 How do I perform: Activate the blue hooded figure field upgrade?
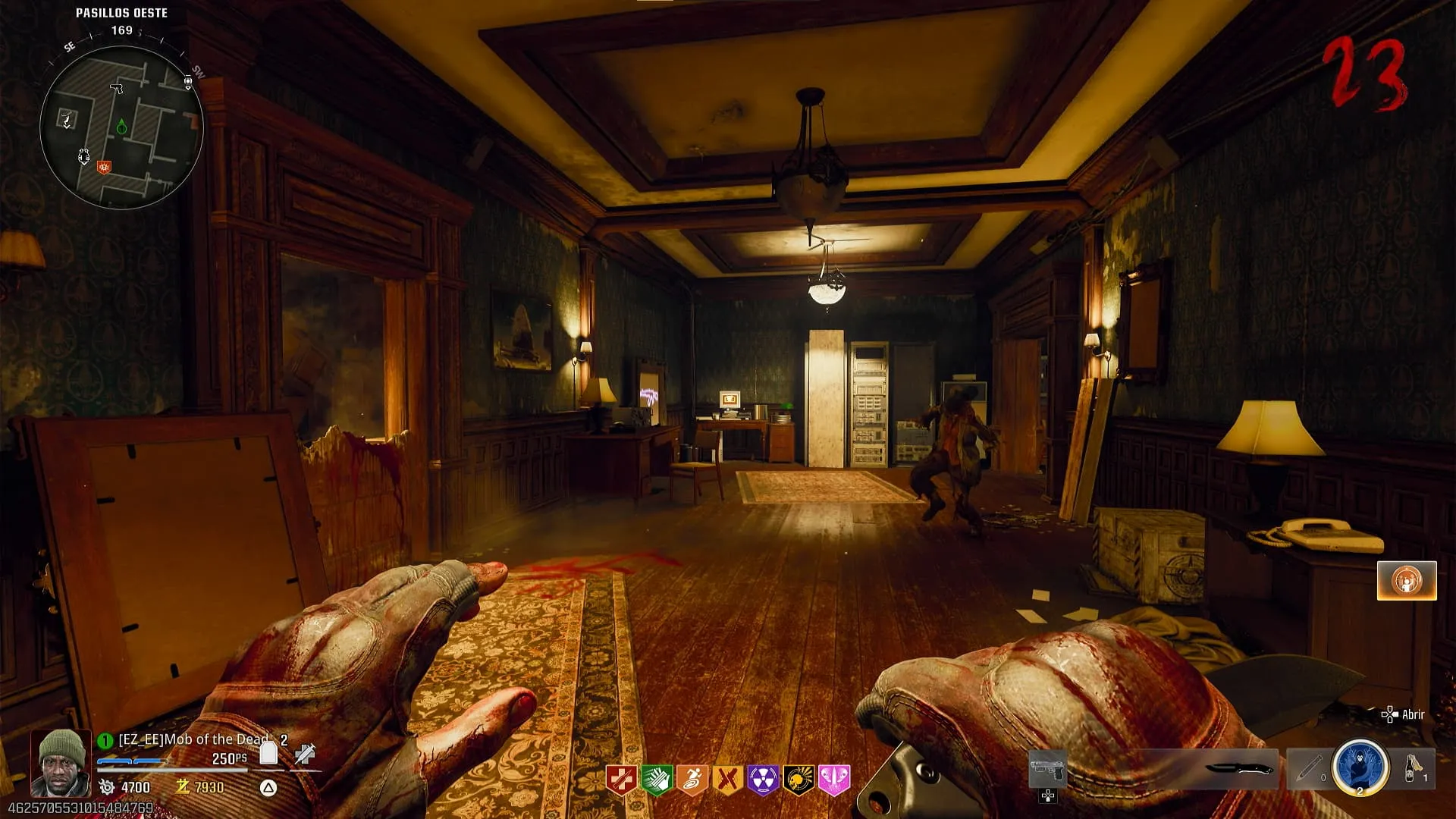tap(1360, 767)
